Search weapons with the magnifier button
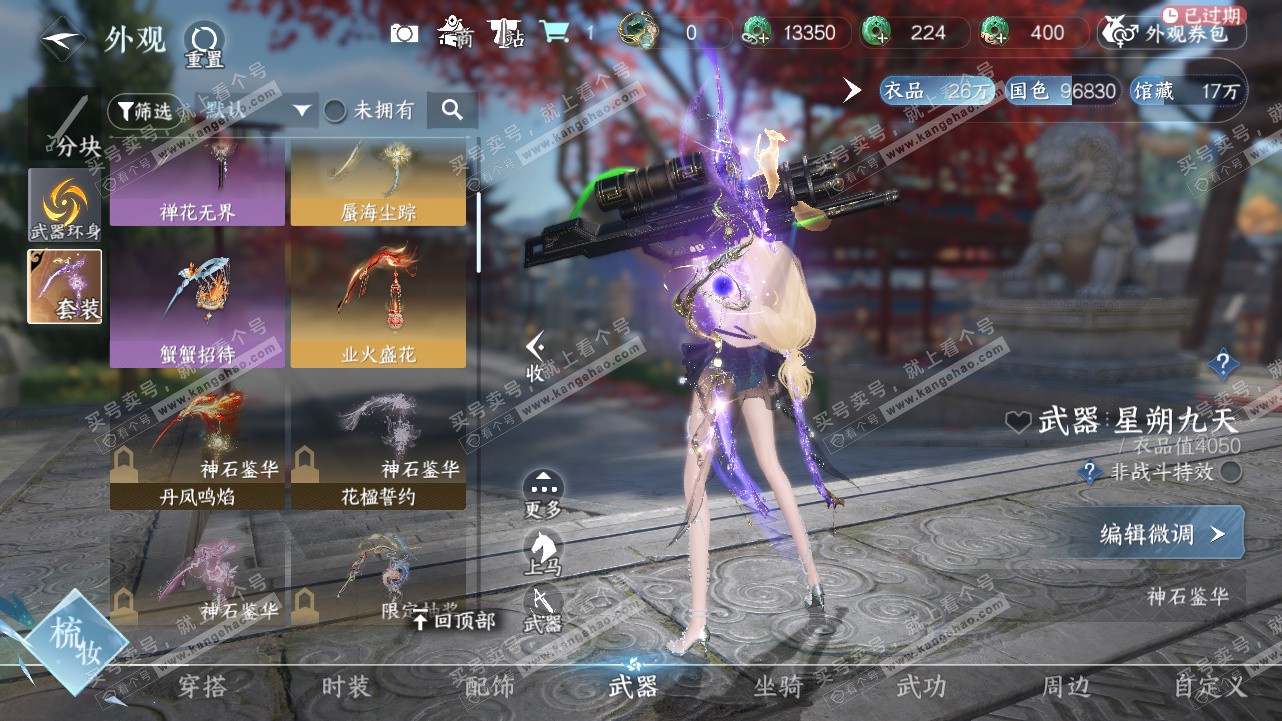 452,110
